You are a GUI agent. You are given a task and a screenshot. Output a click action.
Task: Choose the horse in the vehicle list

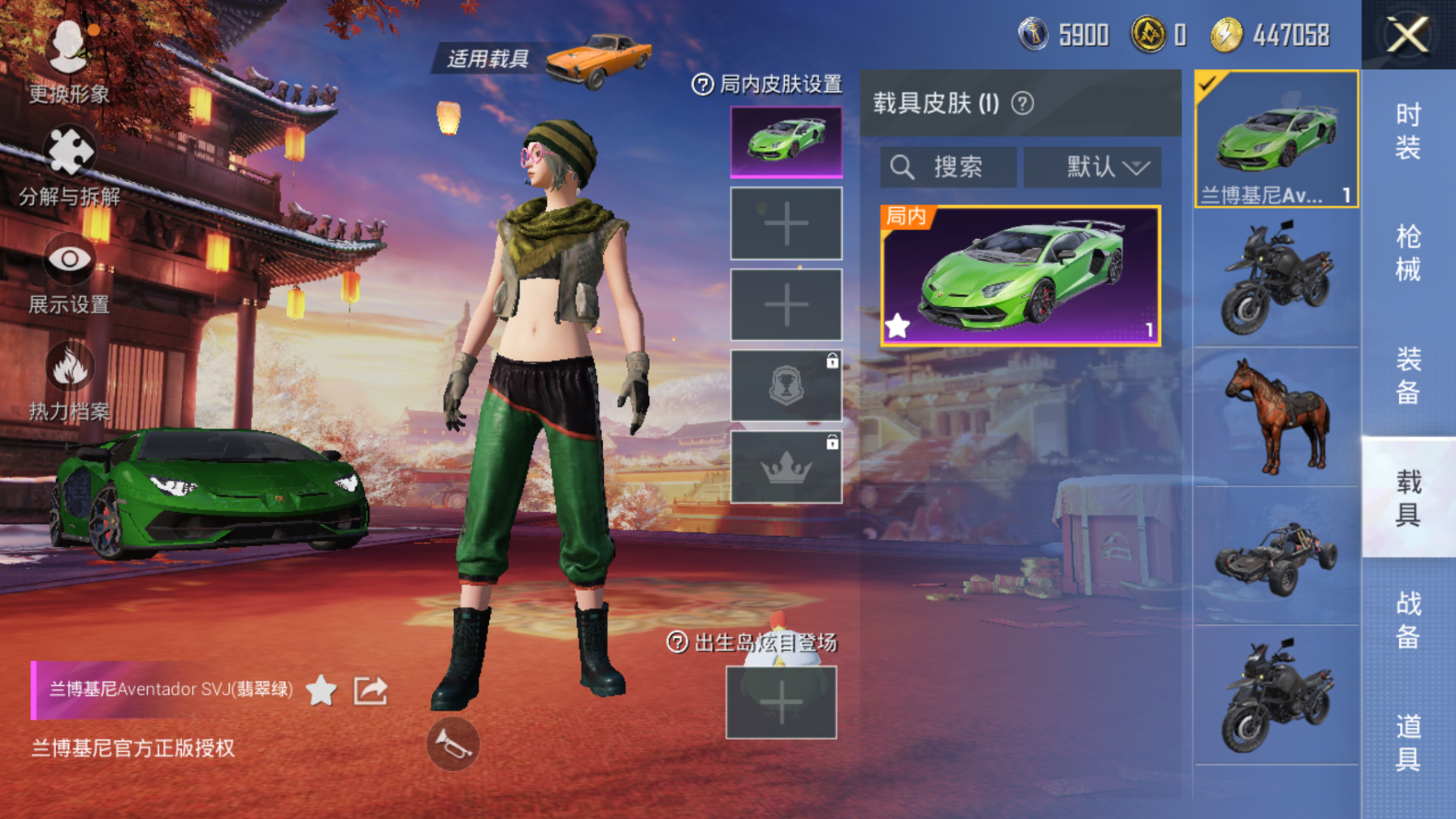tap(1276, 417)
